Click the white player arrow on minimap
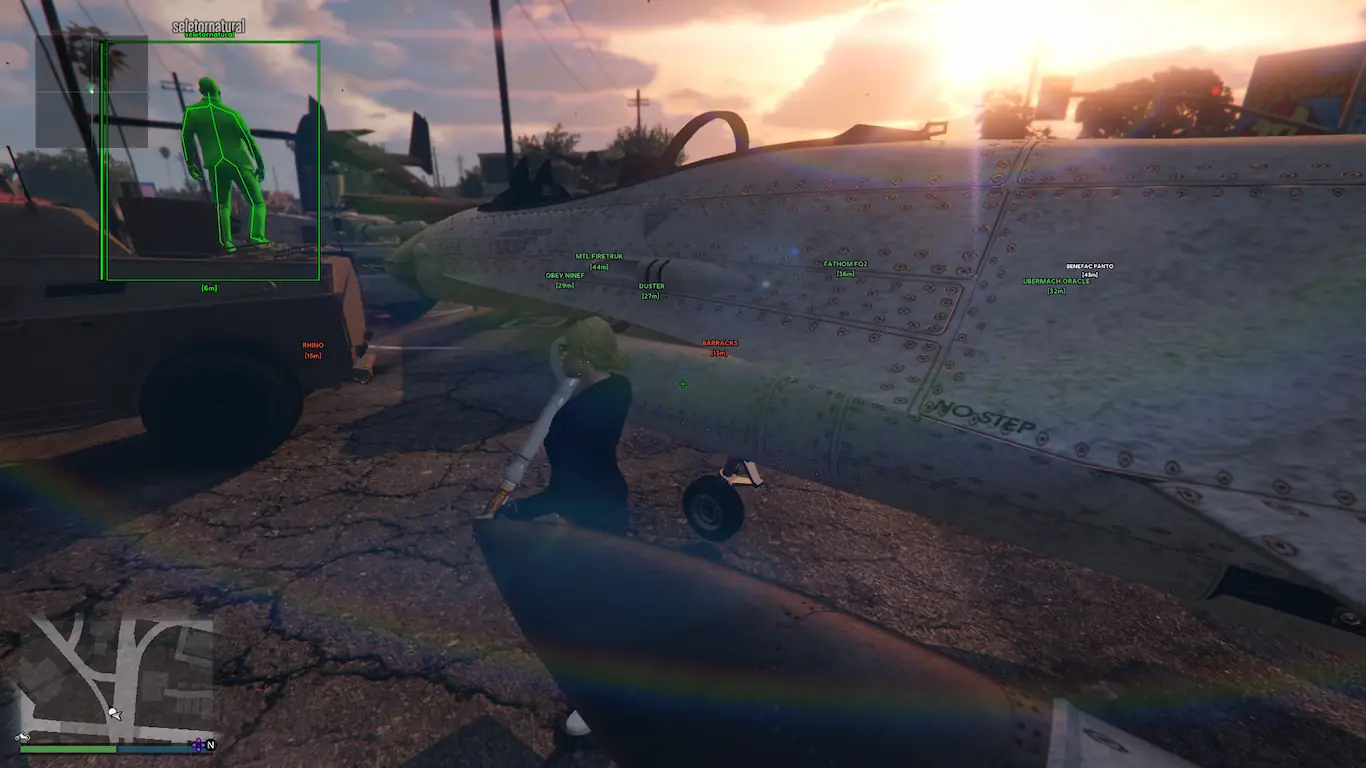 tap(115, 714)
